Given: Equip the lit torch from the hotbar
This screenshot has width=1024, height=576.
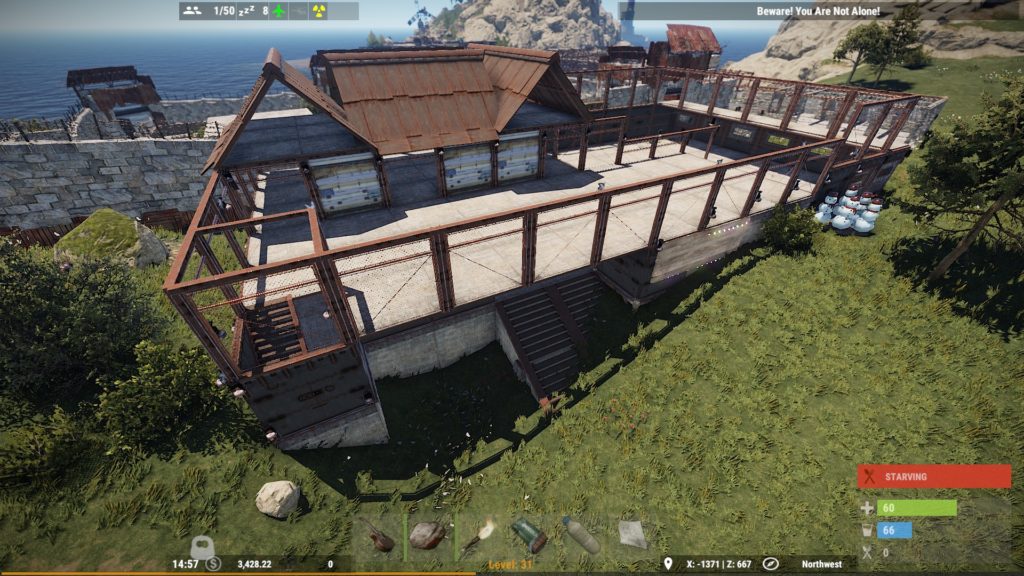Looking at the screenshot, I should click(479, 535).
